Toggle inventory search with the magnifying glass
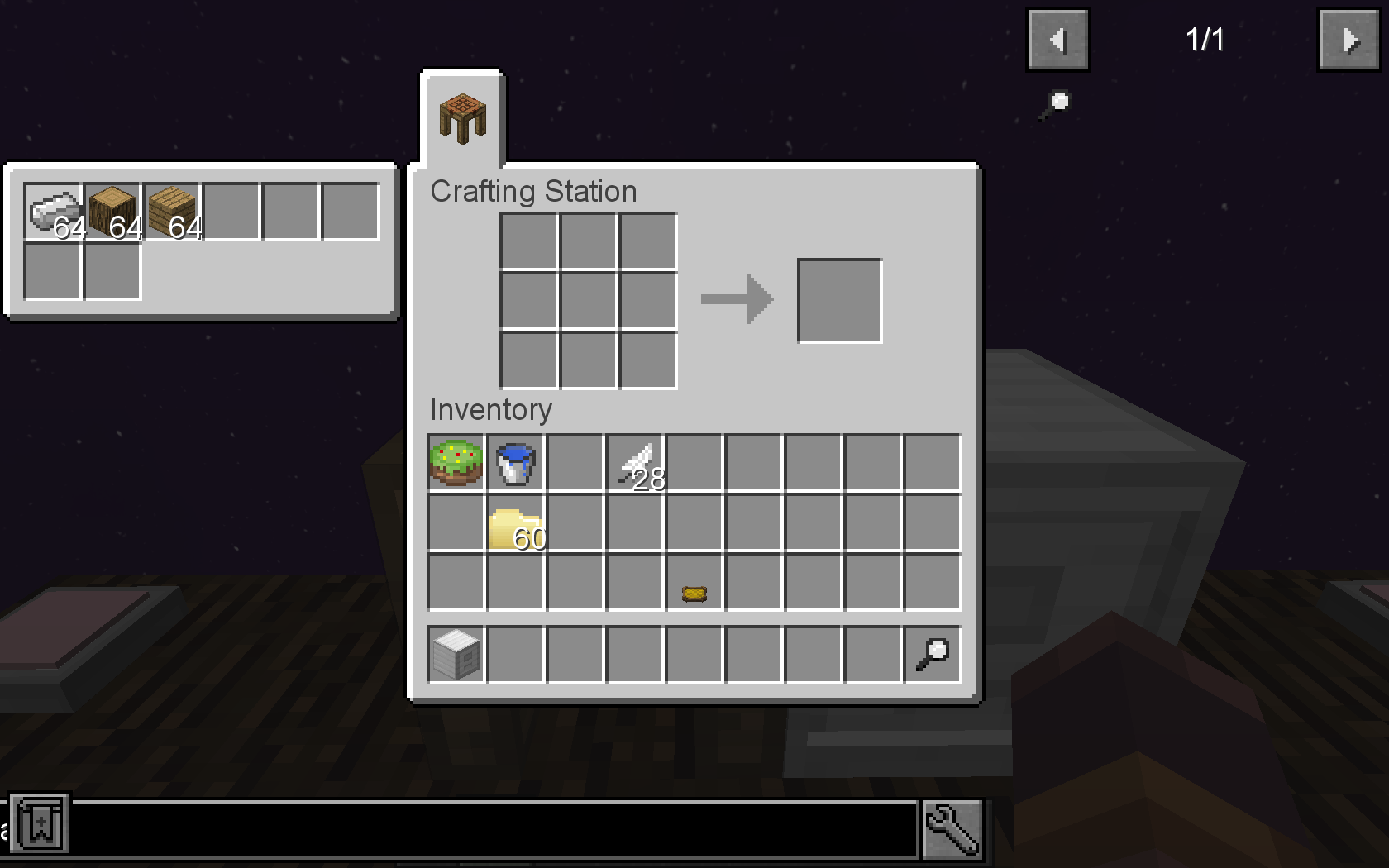1389x868 pixels. (932, 653)
